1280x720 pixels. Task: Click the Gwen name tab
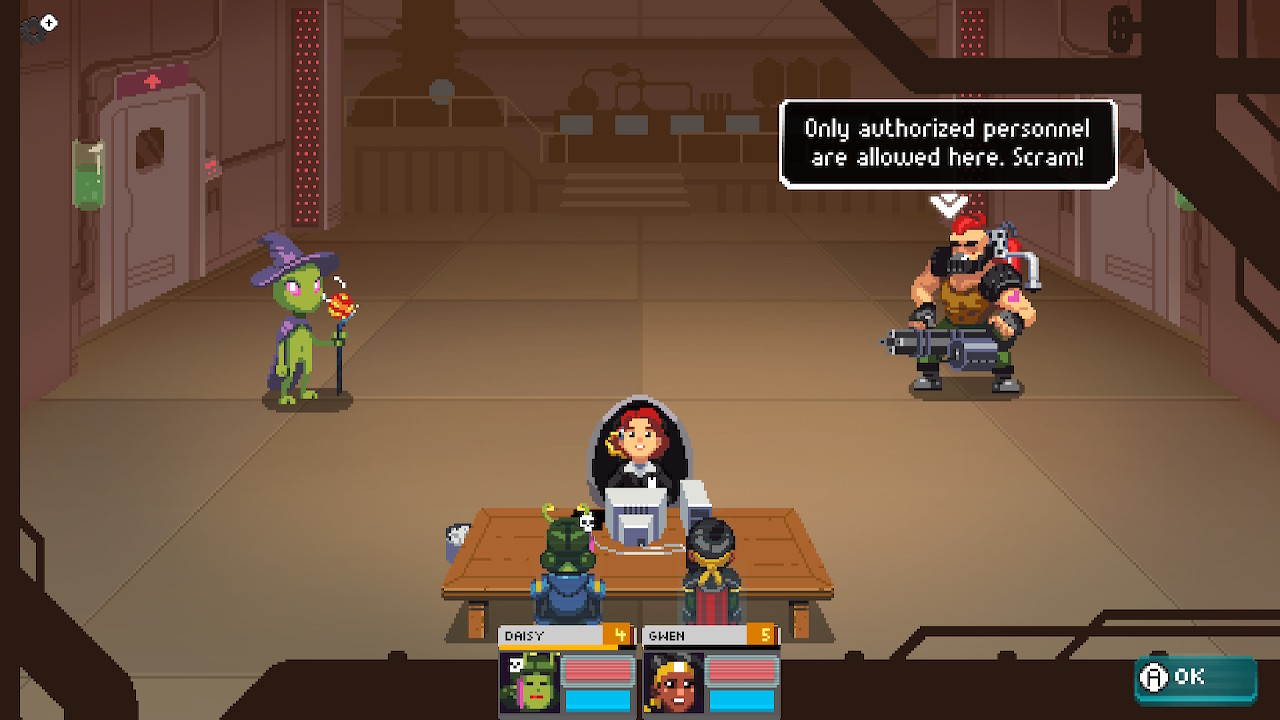pyautogui.click(x=692, y=635)
